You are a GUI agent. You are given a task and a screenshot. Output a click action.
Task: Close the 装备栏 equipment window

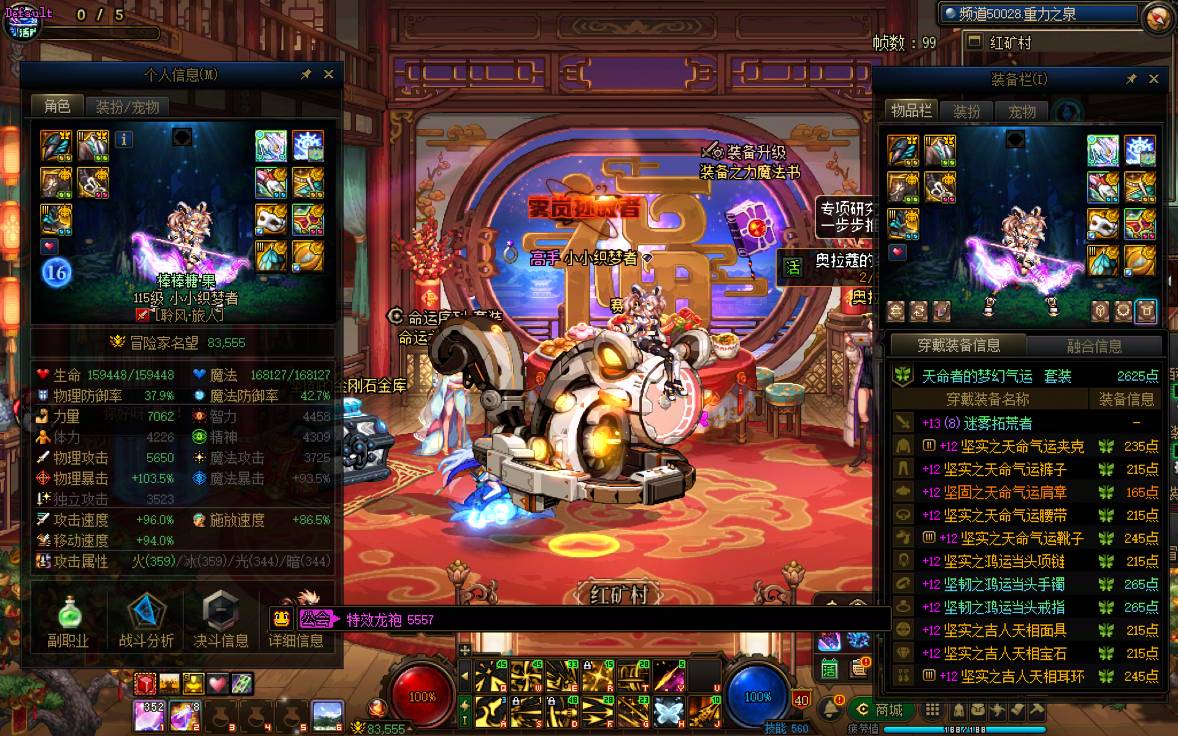pos(1153,79)
